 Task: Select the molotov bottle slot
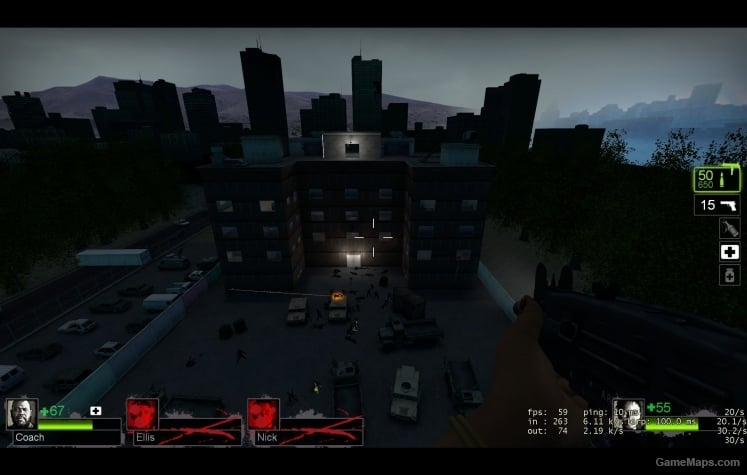coord(729,228)
